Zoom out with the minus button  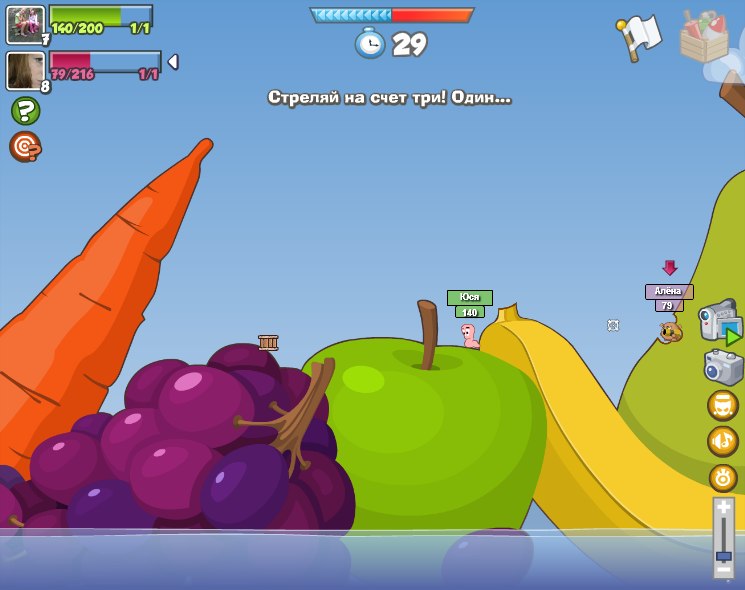click(724, 569)
